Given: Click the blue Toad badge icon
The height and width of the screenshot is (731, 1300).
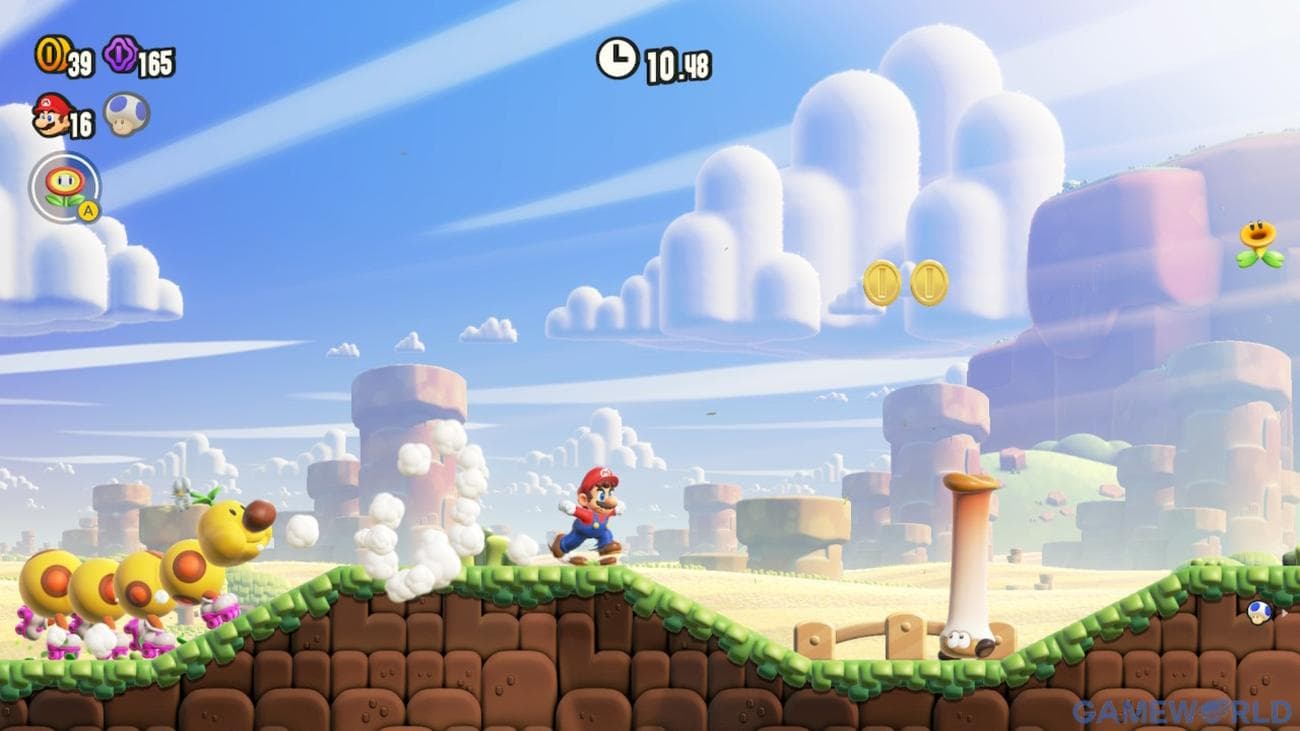Looking at the screenshot, I should pyautogui.click(x=1259, y=610).
